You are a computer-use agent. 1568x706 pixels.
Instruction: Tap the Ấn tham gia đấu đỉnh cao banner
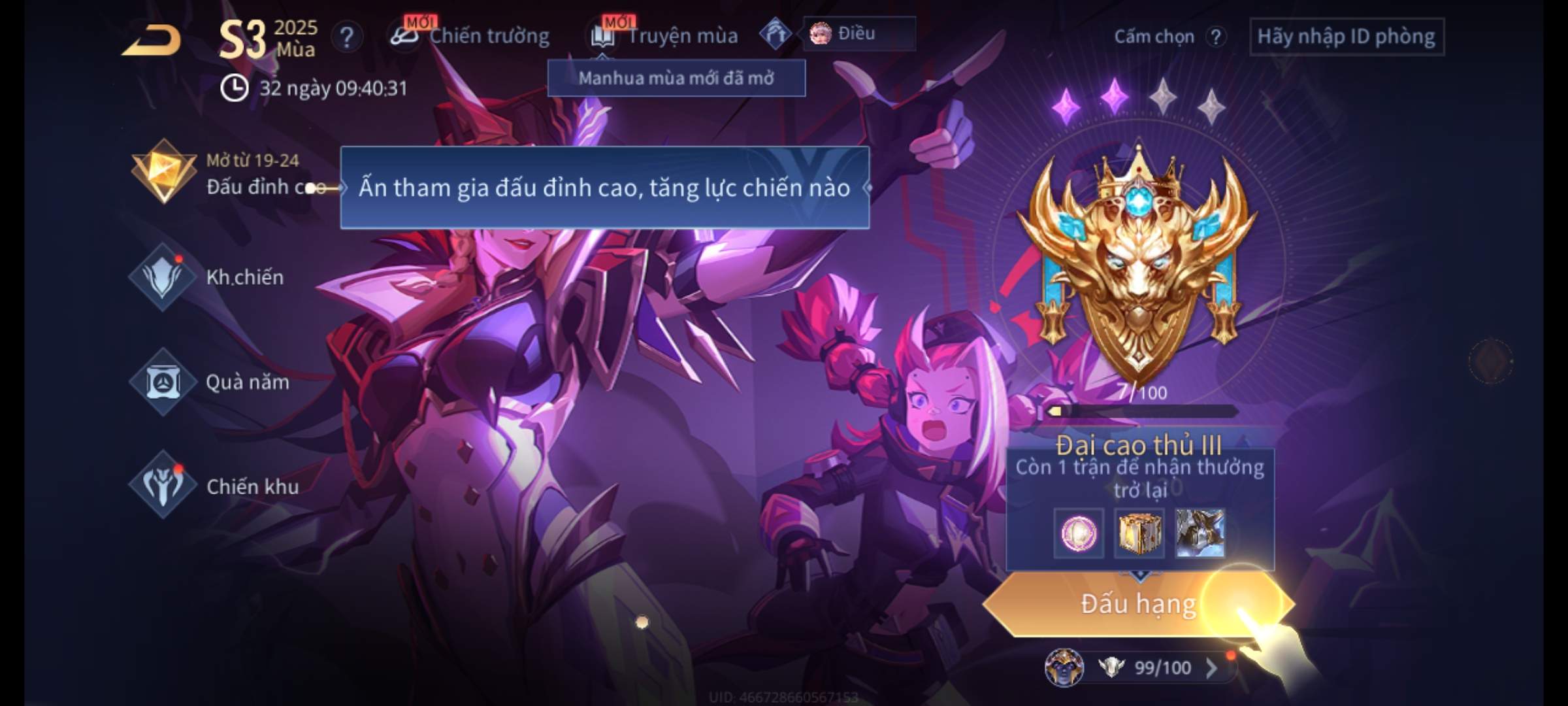click(604, 188)
